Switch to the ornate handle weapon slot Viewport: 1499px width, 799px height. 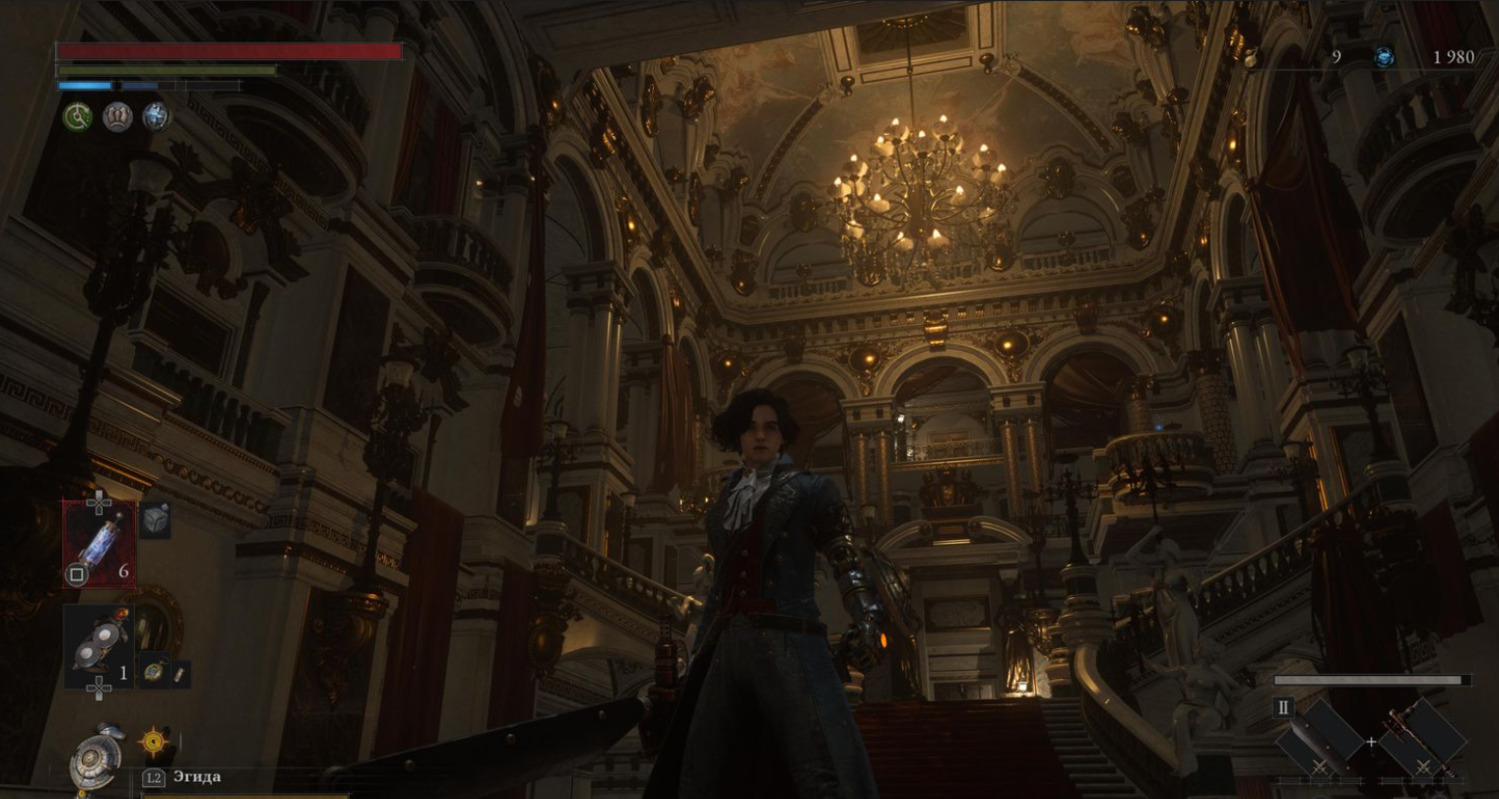coord(1424,738)
